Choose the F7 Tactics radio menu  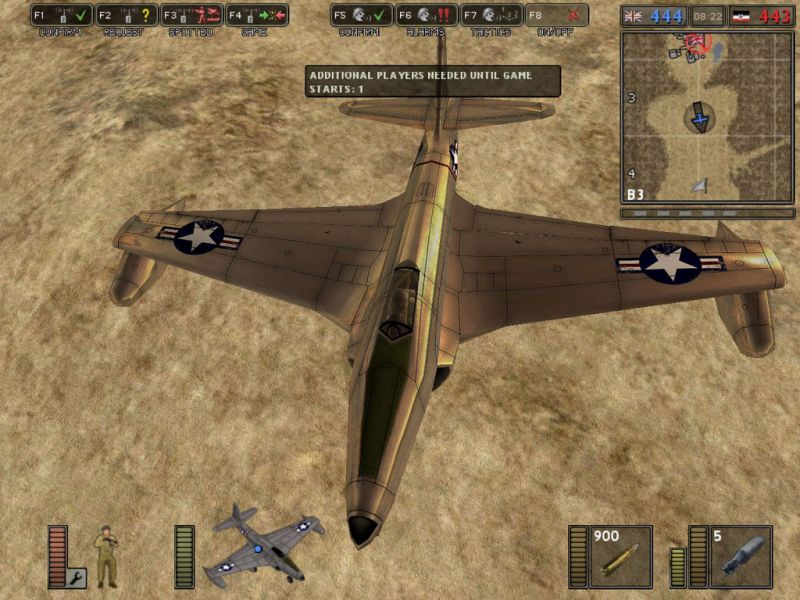coord(492,15)
